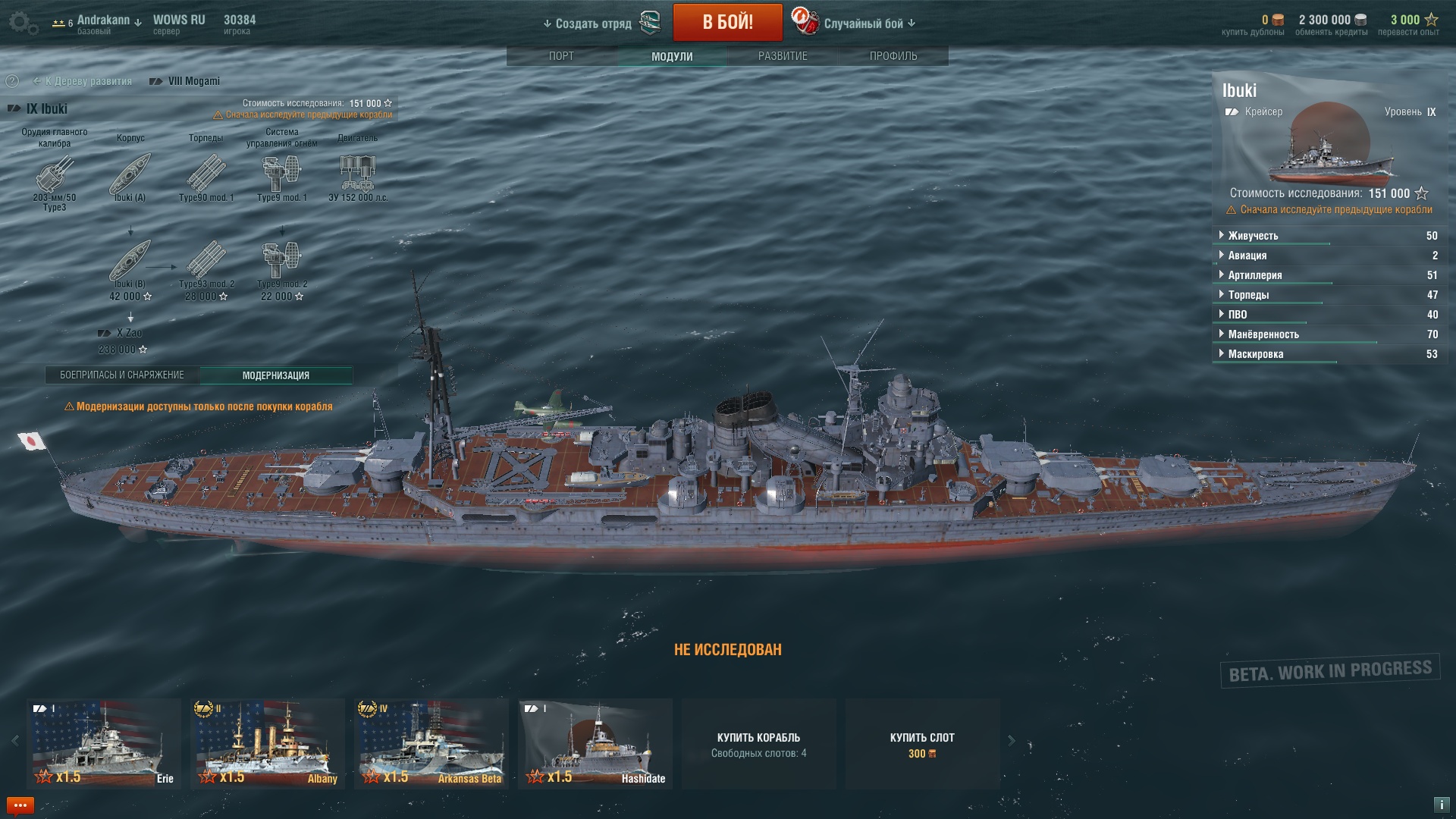Select the Type93 mod. 2 torpedo module
1456x819 pixels.
click(206, 262)
